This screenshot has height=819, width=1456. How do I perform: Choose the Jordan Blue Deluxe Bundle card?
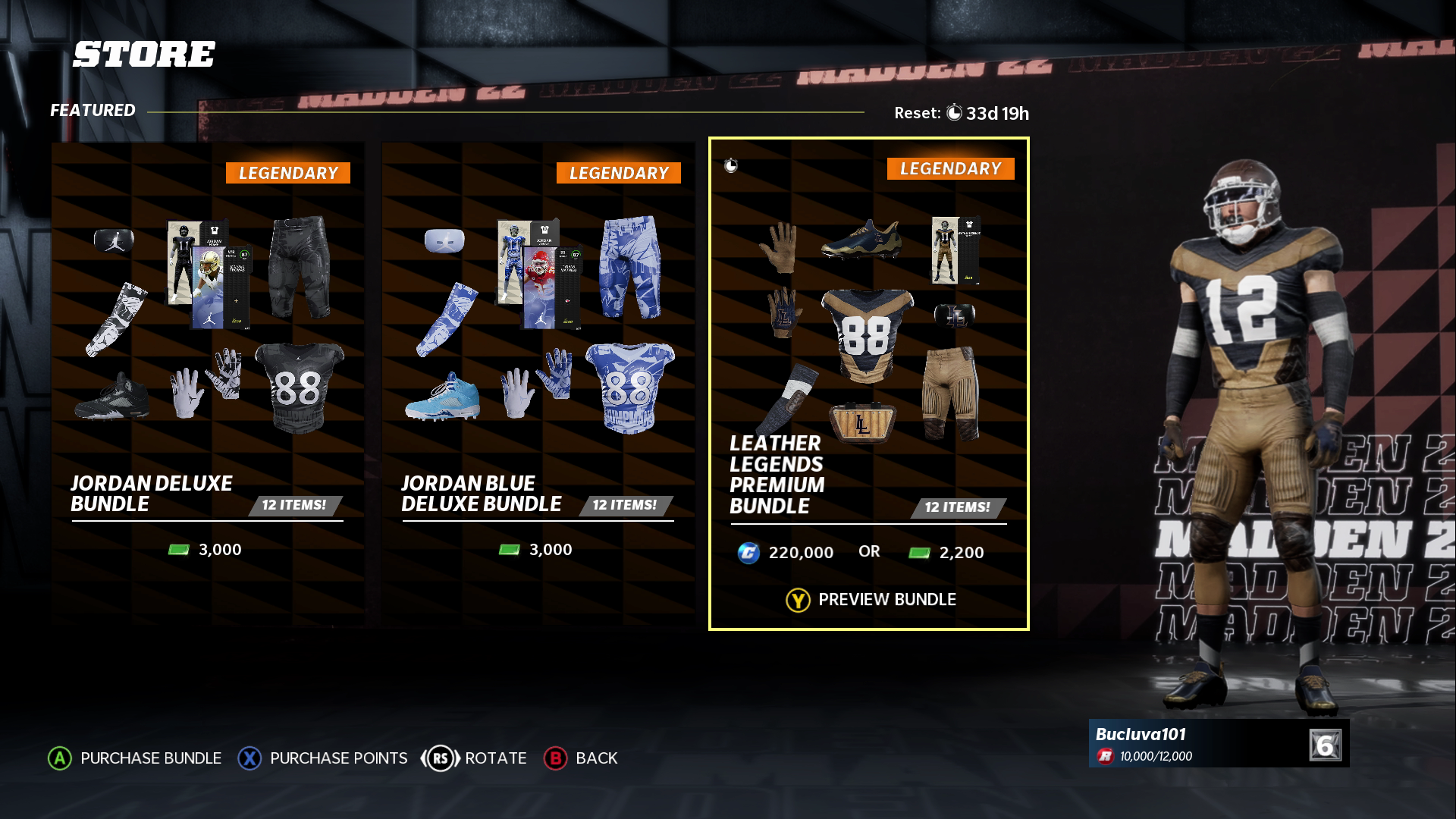(538, 383)
